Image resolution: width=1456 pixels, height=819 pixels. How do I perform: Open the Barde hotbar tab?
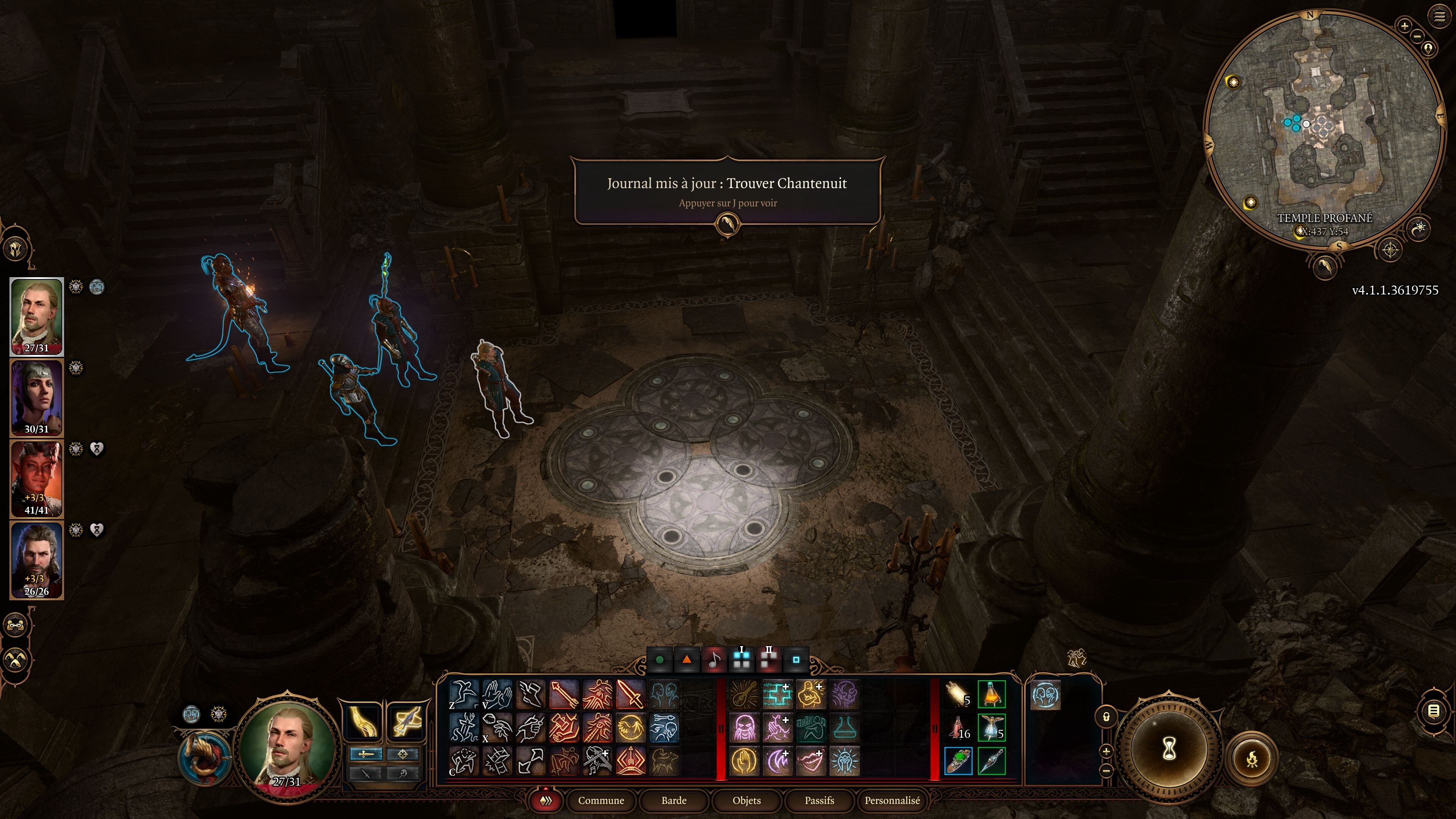674,800
